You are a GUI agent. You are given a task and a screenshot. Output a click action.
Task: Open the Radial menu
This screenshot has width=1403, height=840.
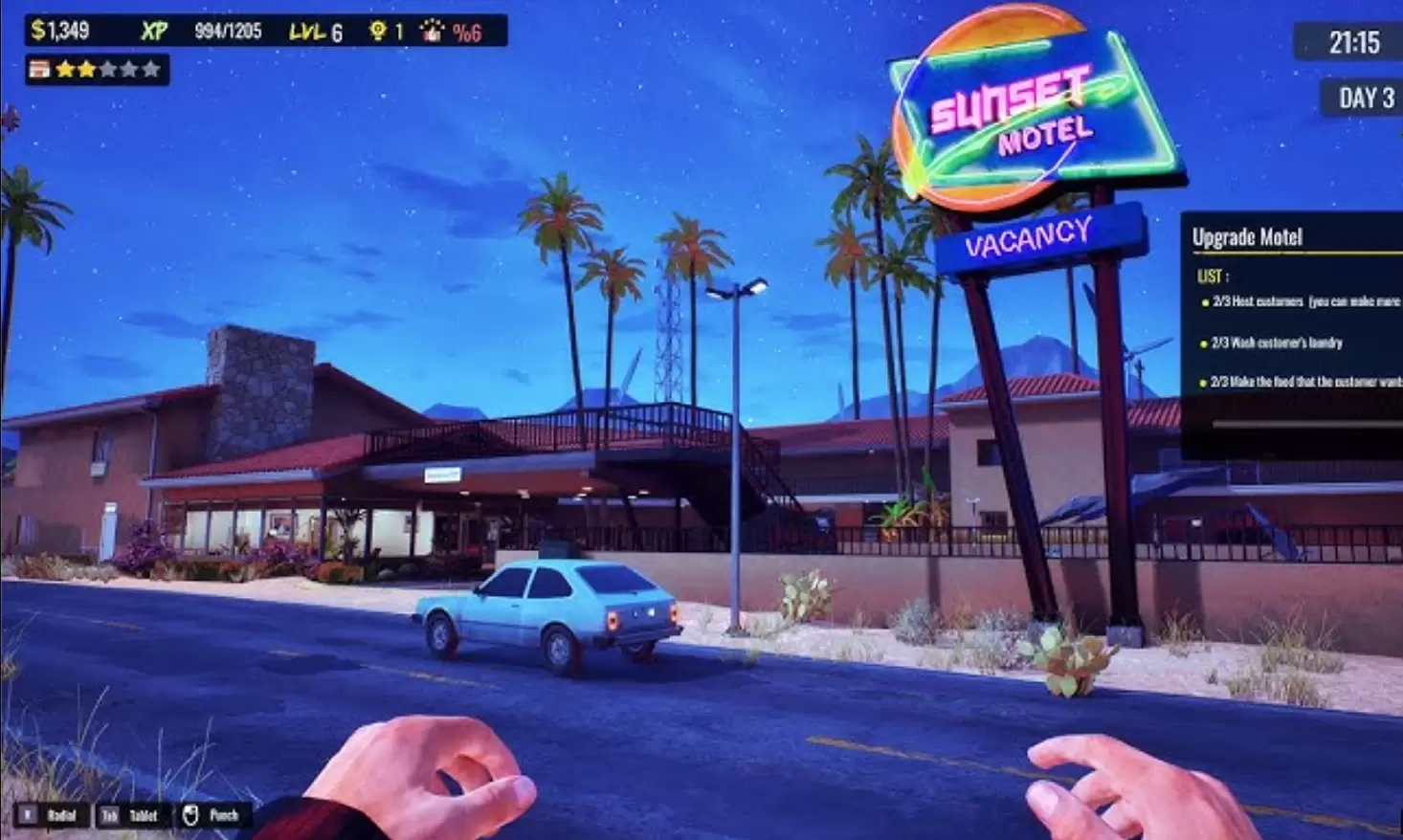point(60,816)
